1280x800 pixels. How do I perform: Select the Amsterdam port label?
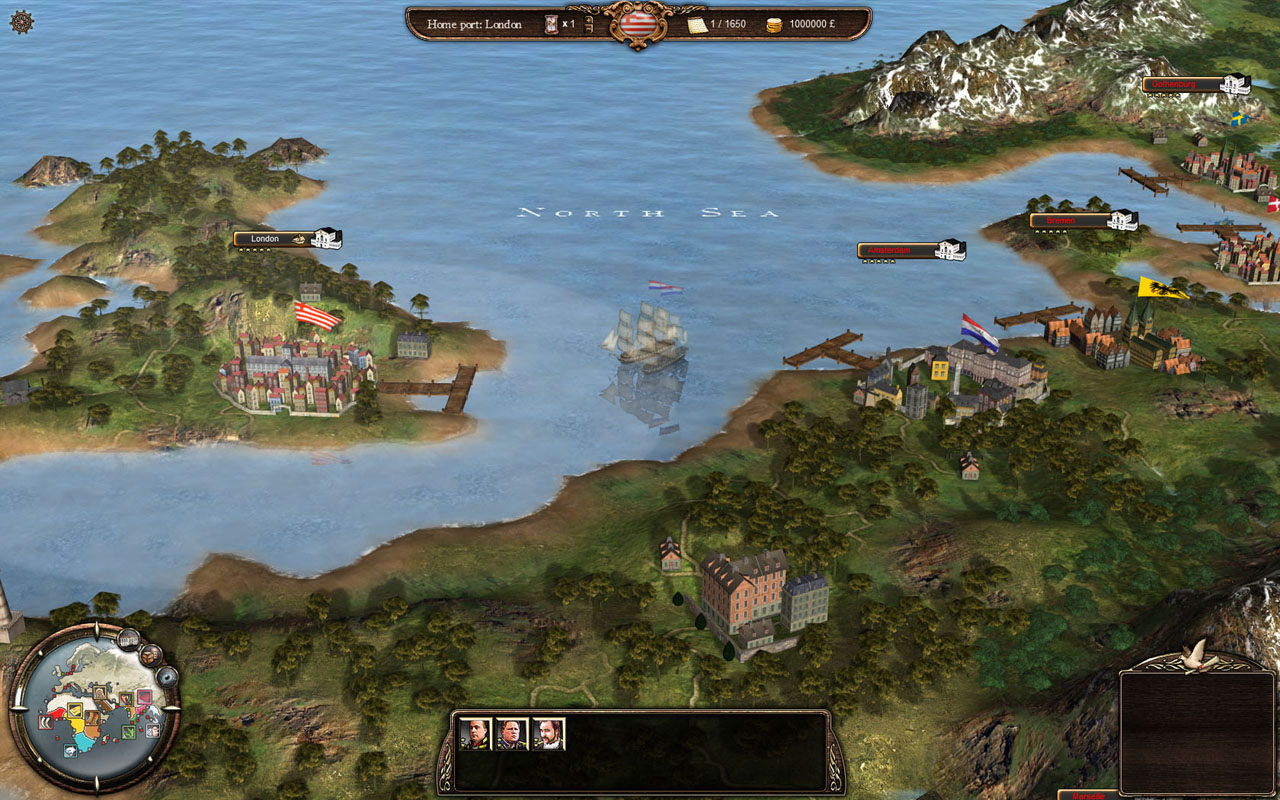pyautogui.click(x=896, y=250)
